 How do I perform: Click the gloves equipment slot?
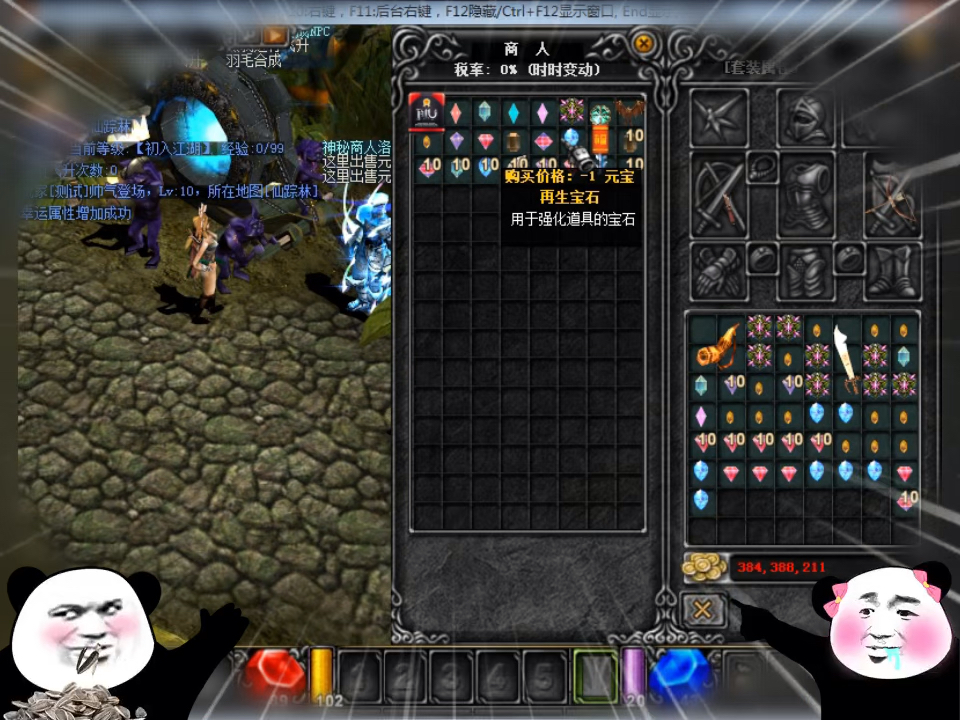(718, 270)
